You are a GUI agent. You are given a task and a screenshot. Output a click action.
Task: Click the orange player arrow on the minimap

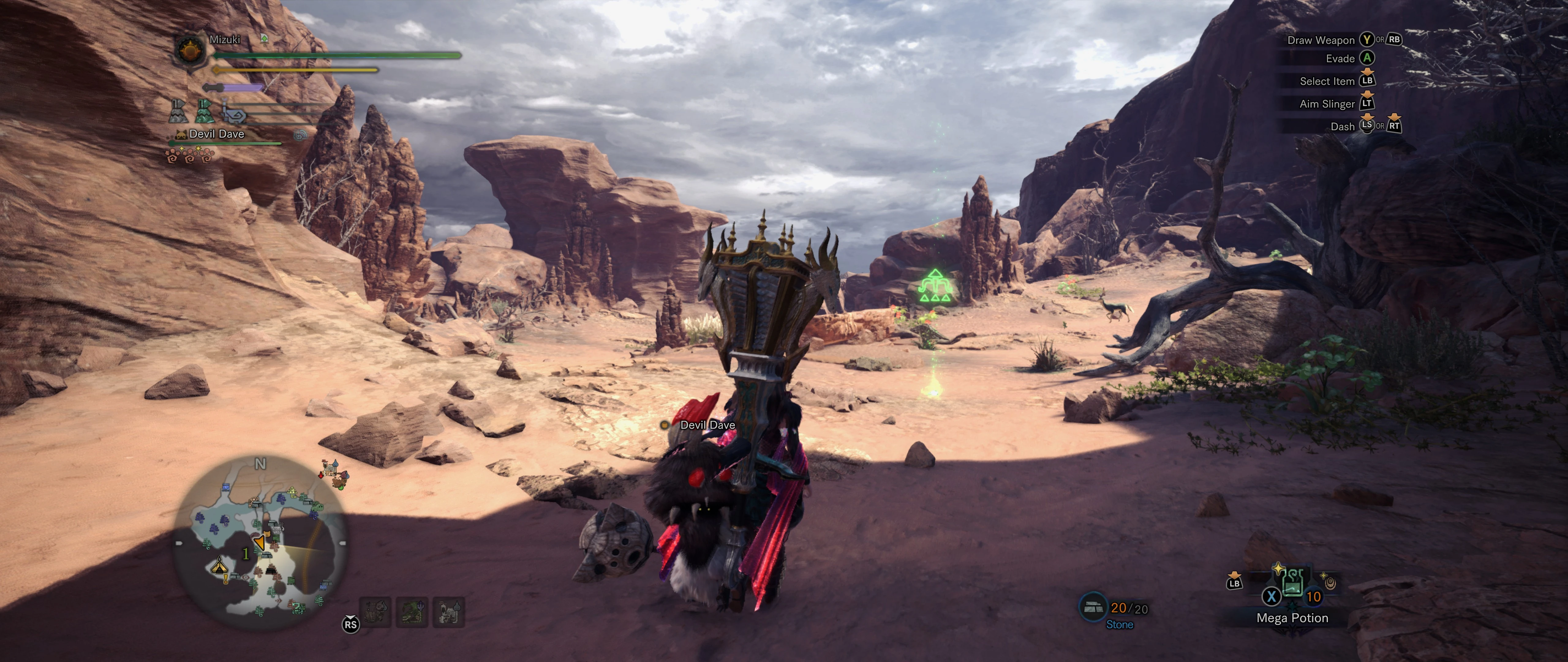260,542
